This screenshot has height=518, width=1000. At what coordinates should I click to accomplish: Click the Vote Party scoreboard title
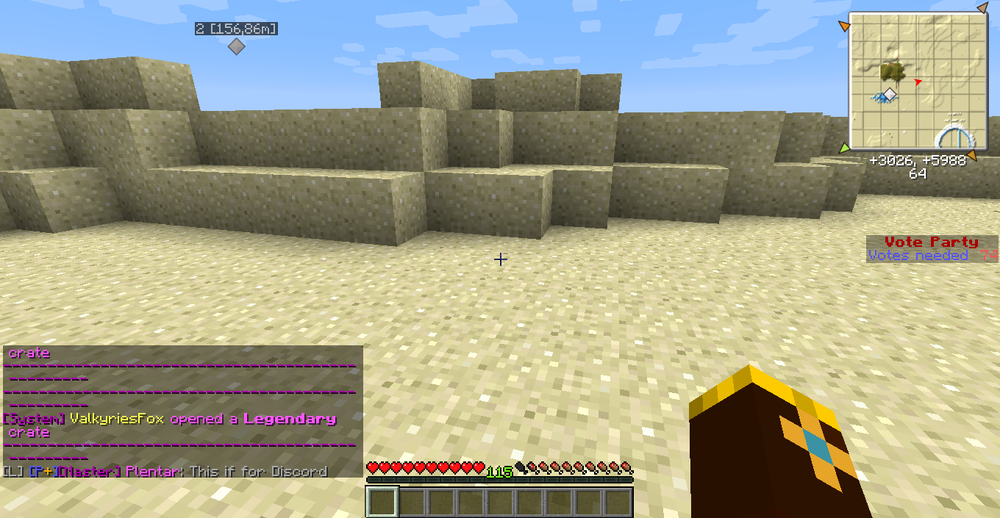(x=931, y=242)
